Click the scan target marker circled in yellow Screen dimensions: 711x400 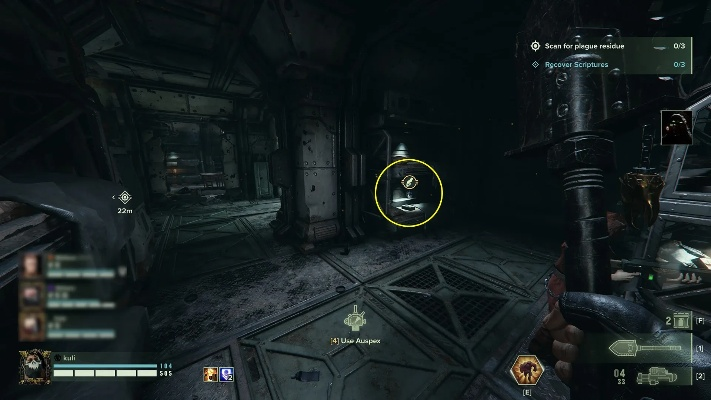coord(408,183)
